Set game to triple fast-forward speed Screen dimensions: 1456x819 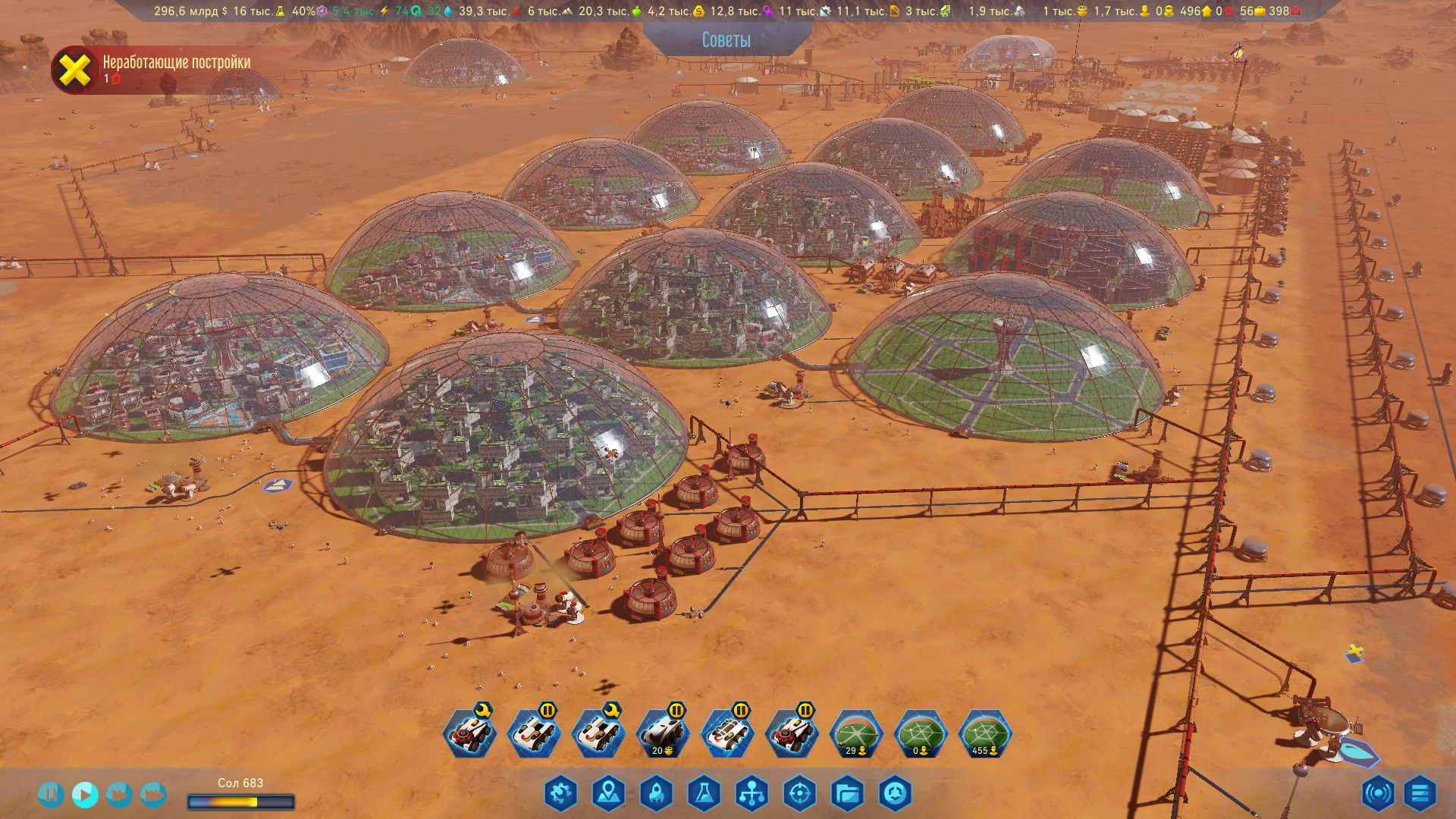point(152,794)
